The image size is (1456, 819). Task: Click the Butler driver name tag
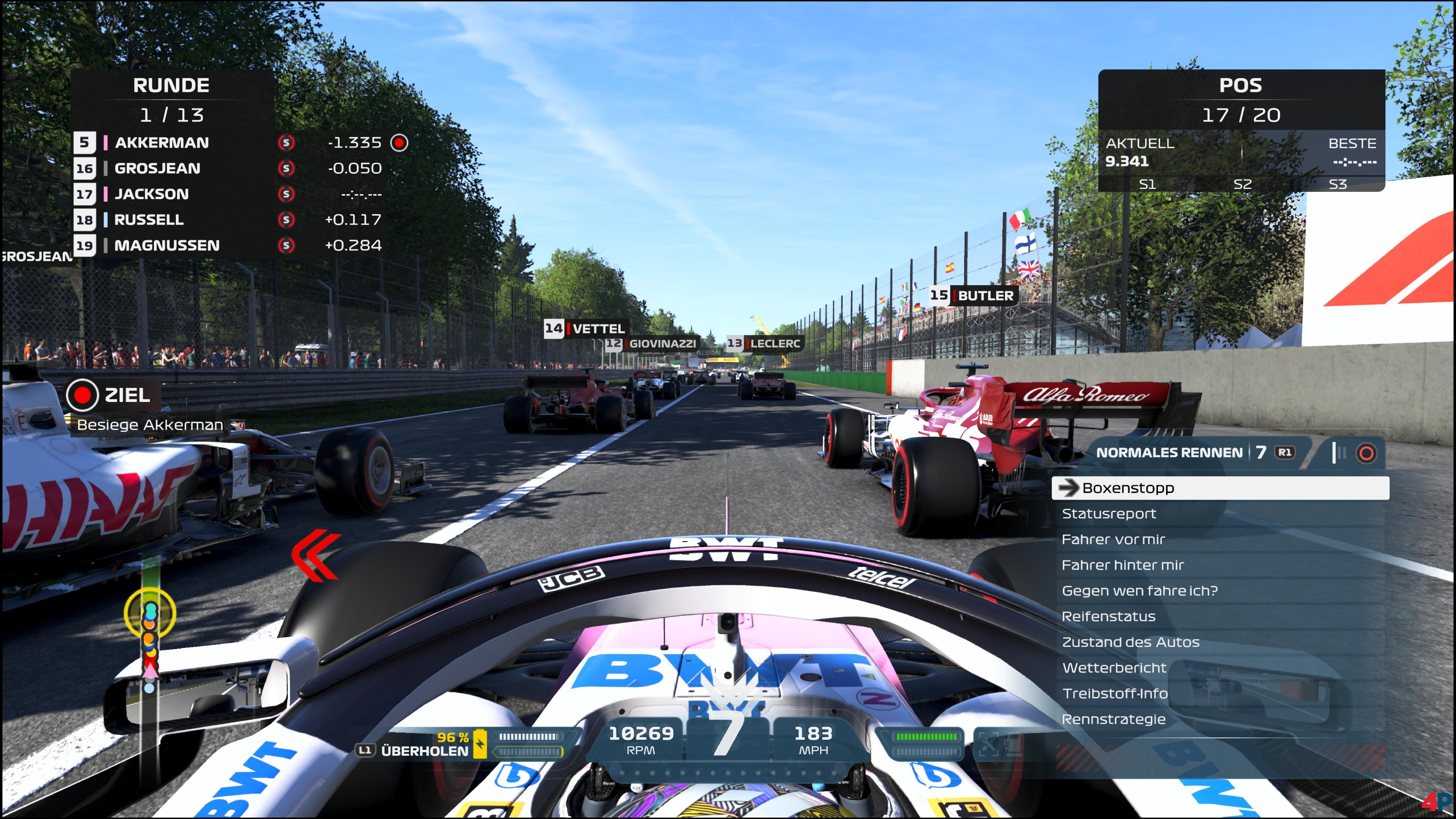point(973,296)
